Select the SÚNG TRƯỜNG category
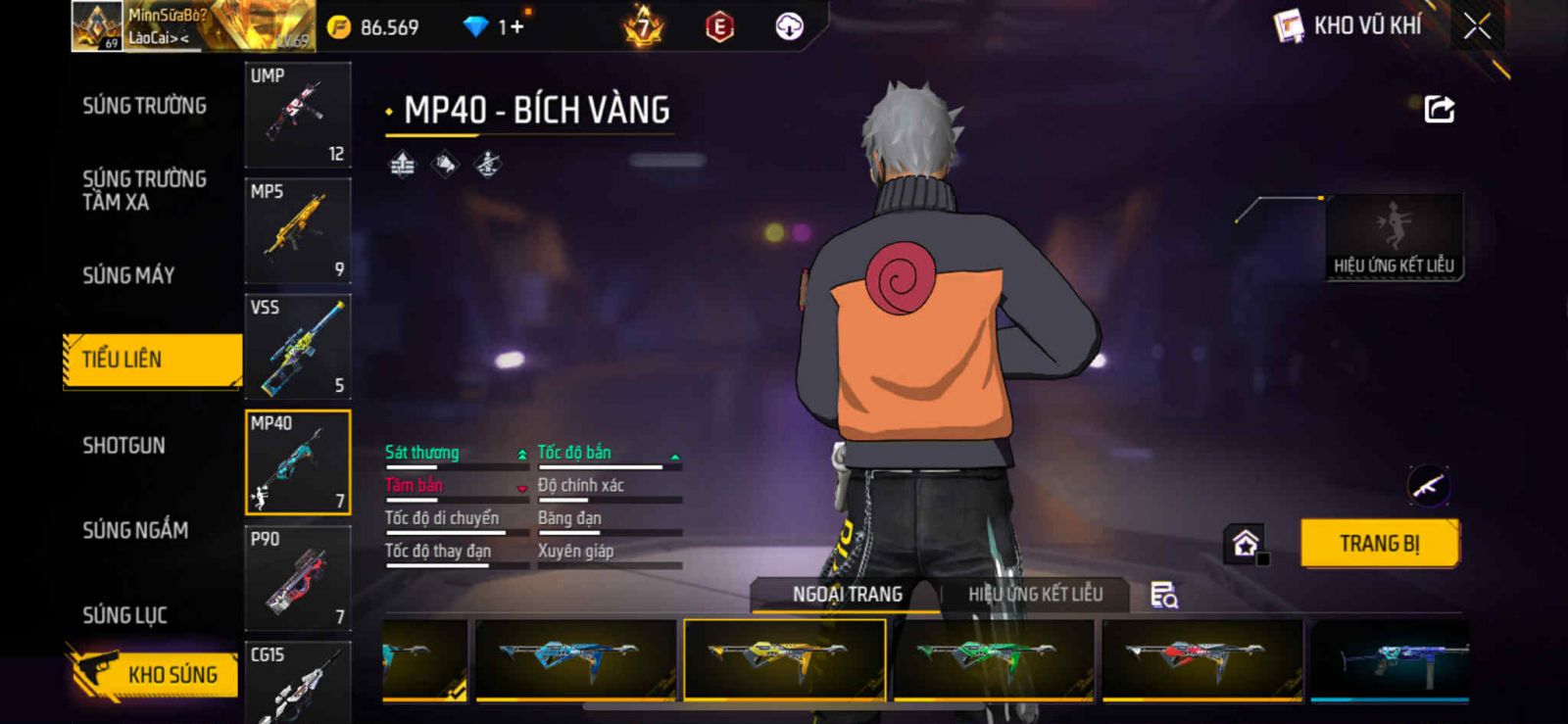This screenshot has height=724, width=1568. pos(144,106)
